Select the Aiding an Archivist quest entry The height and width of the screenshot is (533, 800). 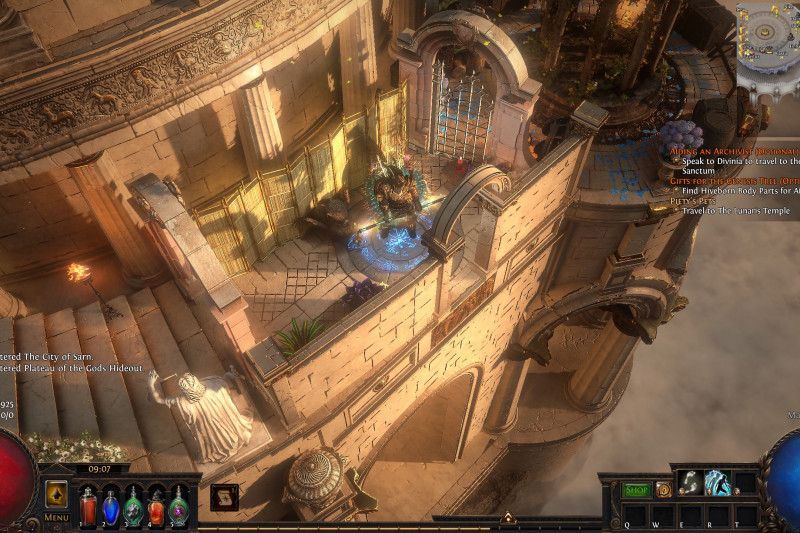[735, 149]
